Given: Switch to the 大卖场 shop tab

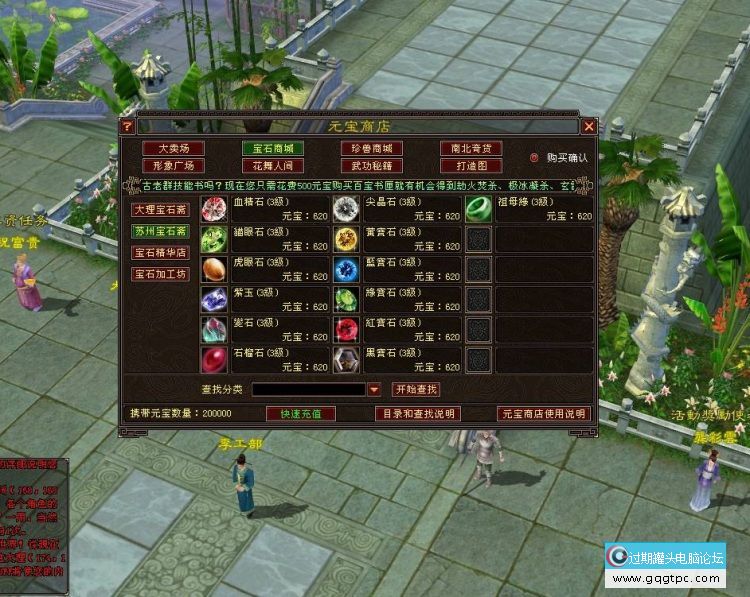Looking at the screenshot, I should click(173, 148).
